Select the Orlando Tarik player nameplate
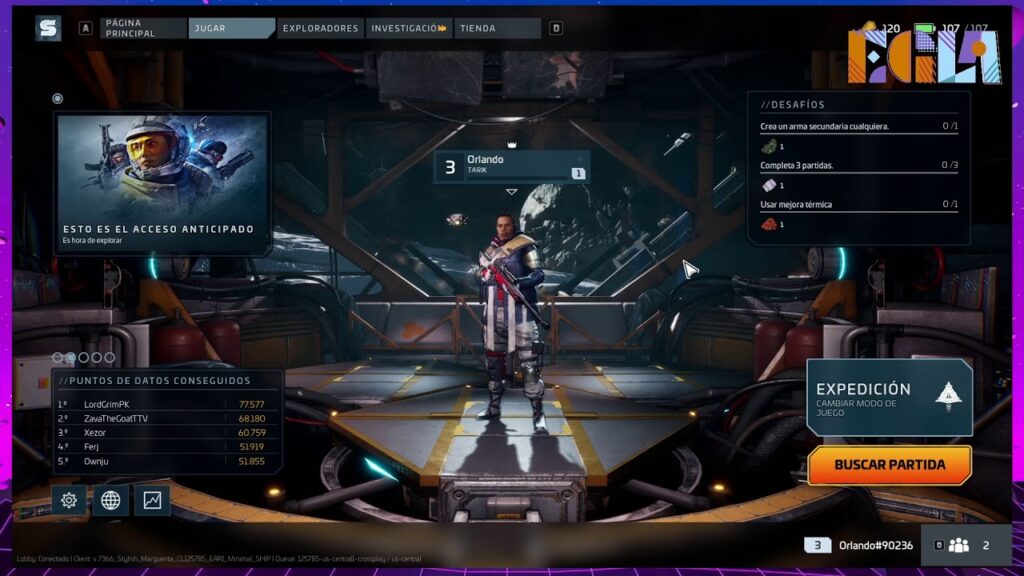Image resolution: width=1024 pixels, height=576 pixels. 511,166
